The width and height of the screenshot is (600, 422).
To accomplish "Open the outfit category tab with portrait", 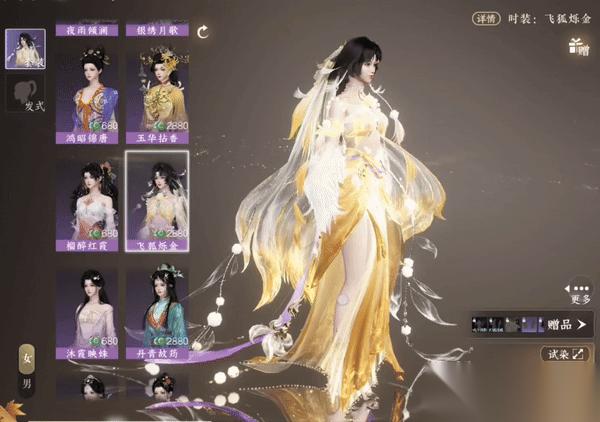I will 24,48.
